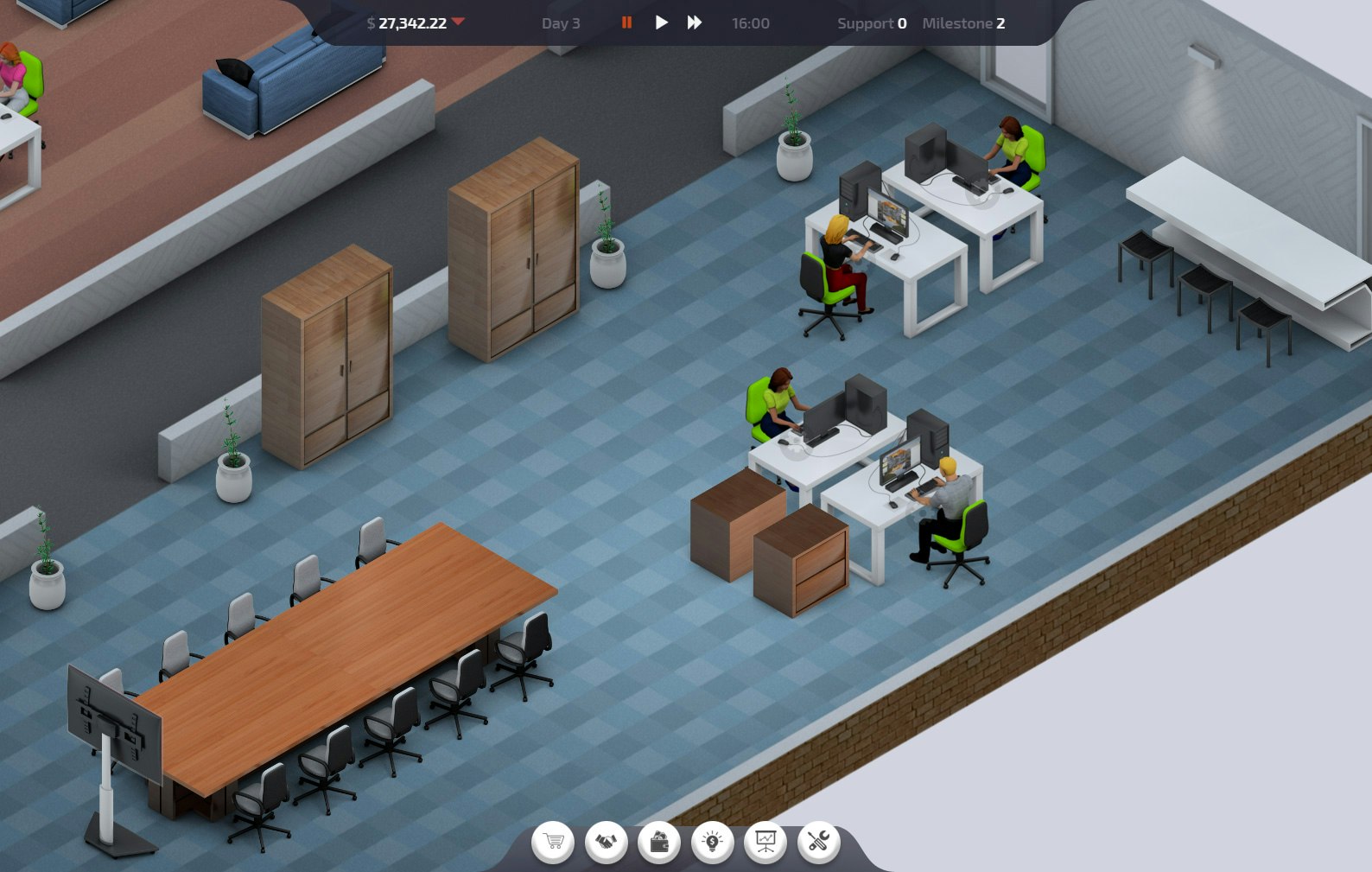1372x872 pixels.
Task: Open the shopping cart purchase menu
Action: click(x=555, y=842)
